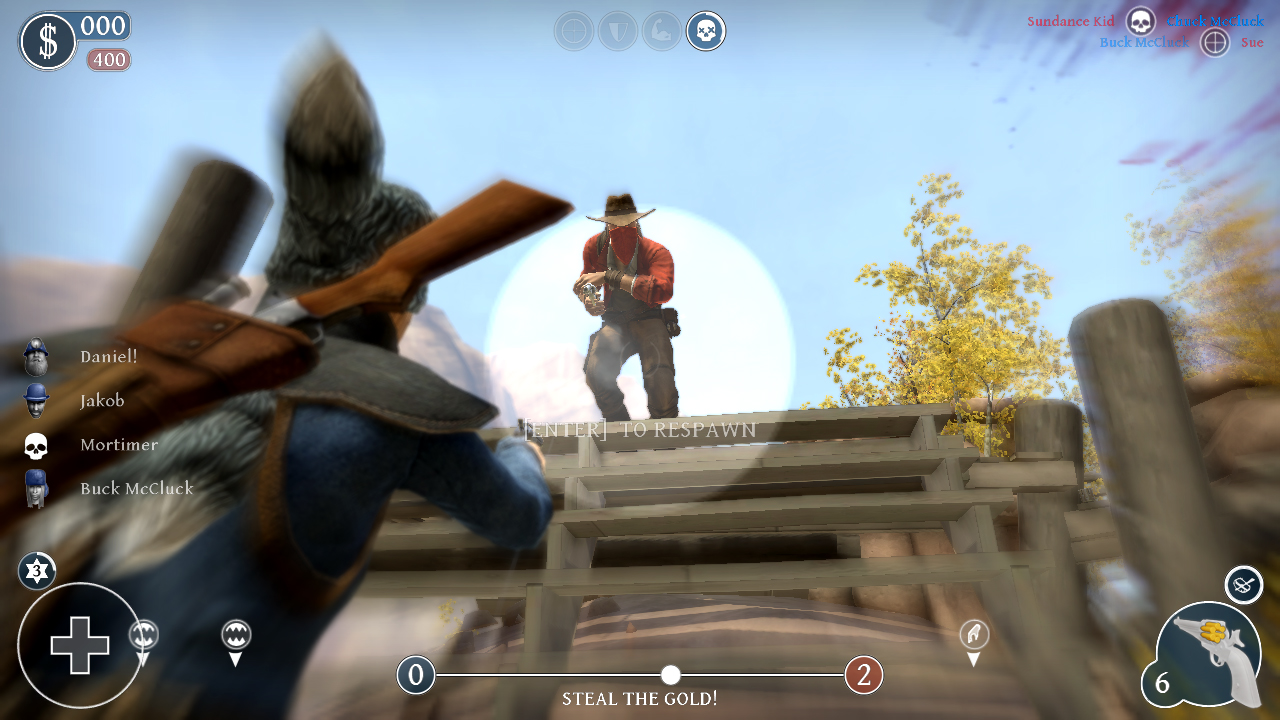Screen dimensions: 1280x720
Task: Click the small crossed-out icon above the revolver
Action: click(1244, 585)
